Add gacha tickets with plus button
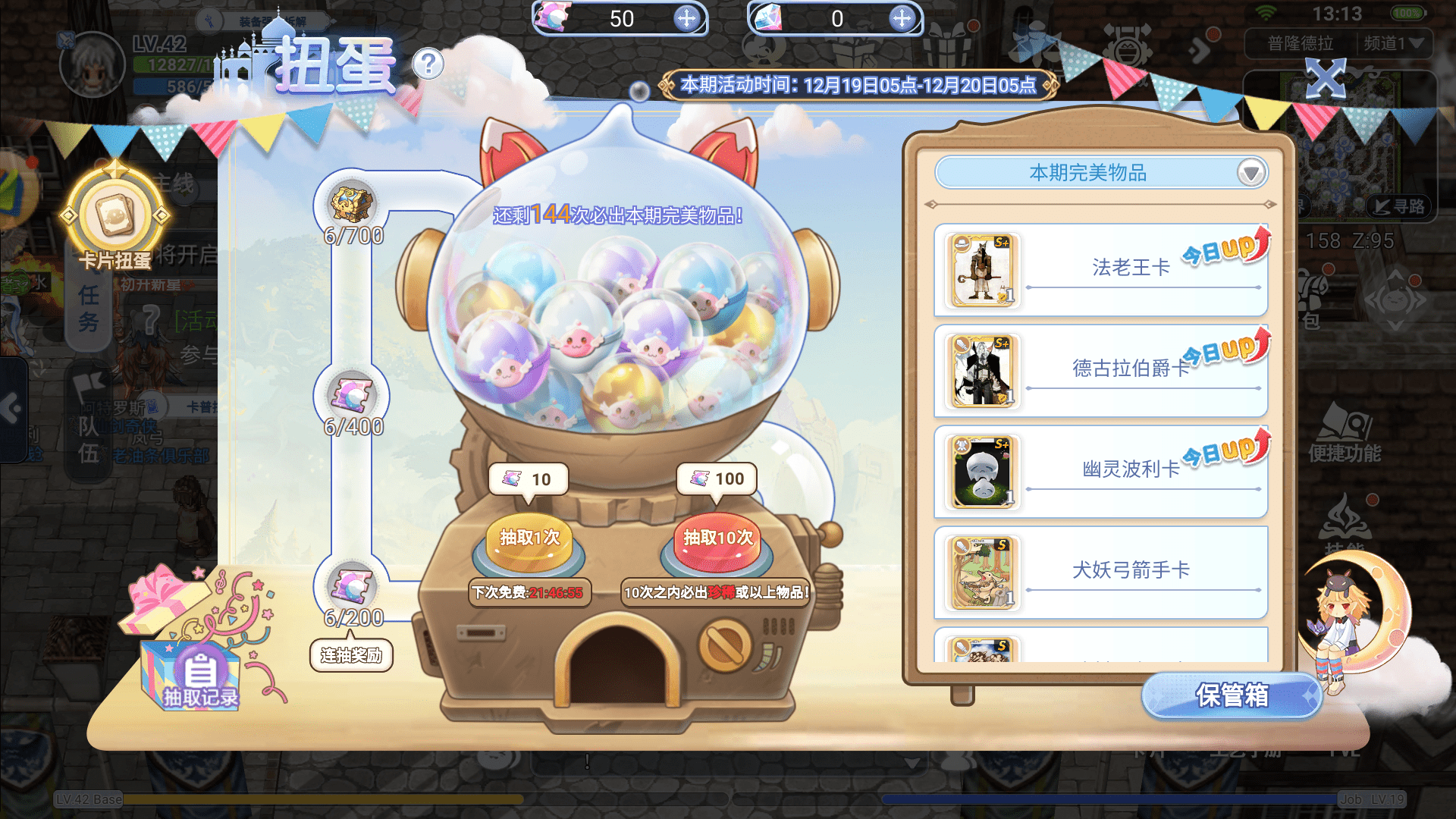The height and width of the screenshot is (819, 1456). pyautogui.click(x=686, y=19)
